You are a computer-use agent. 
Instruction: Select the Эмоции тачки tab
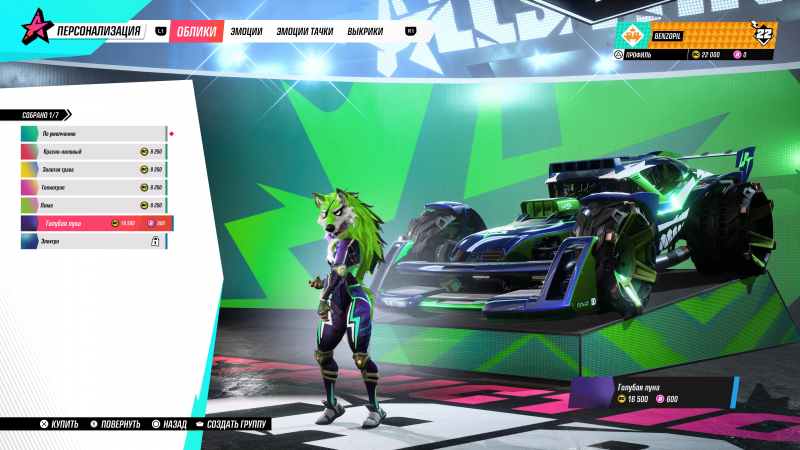click(304, 32)
